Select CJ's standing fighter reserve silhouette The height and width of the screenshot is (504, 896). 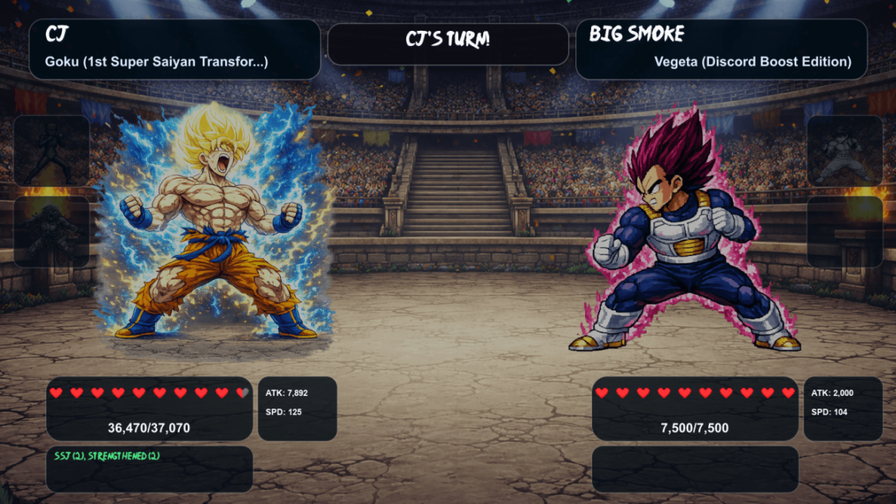tap(51, 150)
